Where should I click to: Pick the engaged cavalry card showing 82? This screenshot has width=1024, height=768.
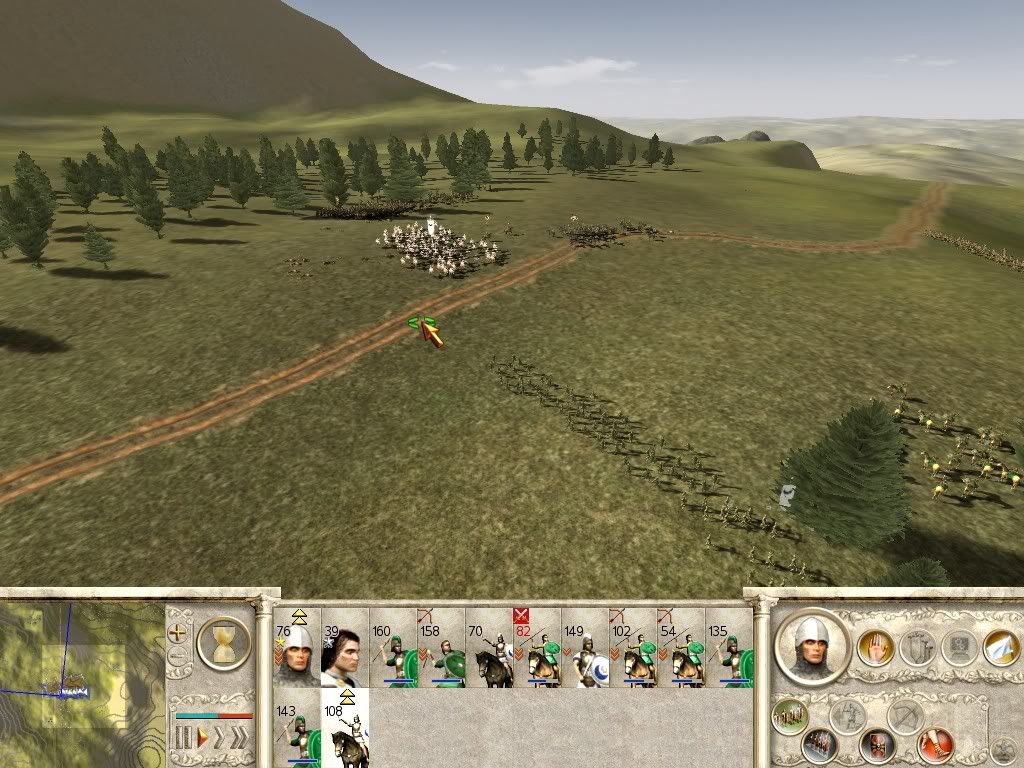coord(537,648)
